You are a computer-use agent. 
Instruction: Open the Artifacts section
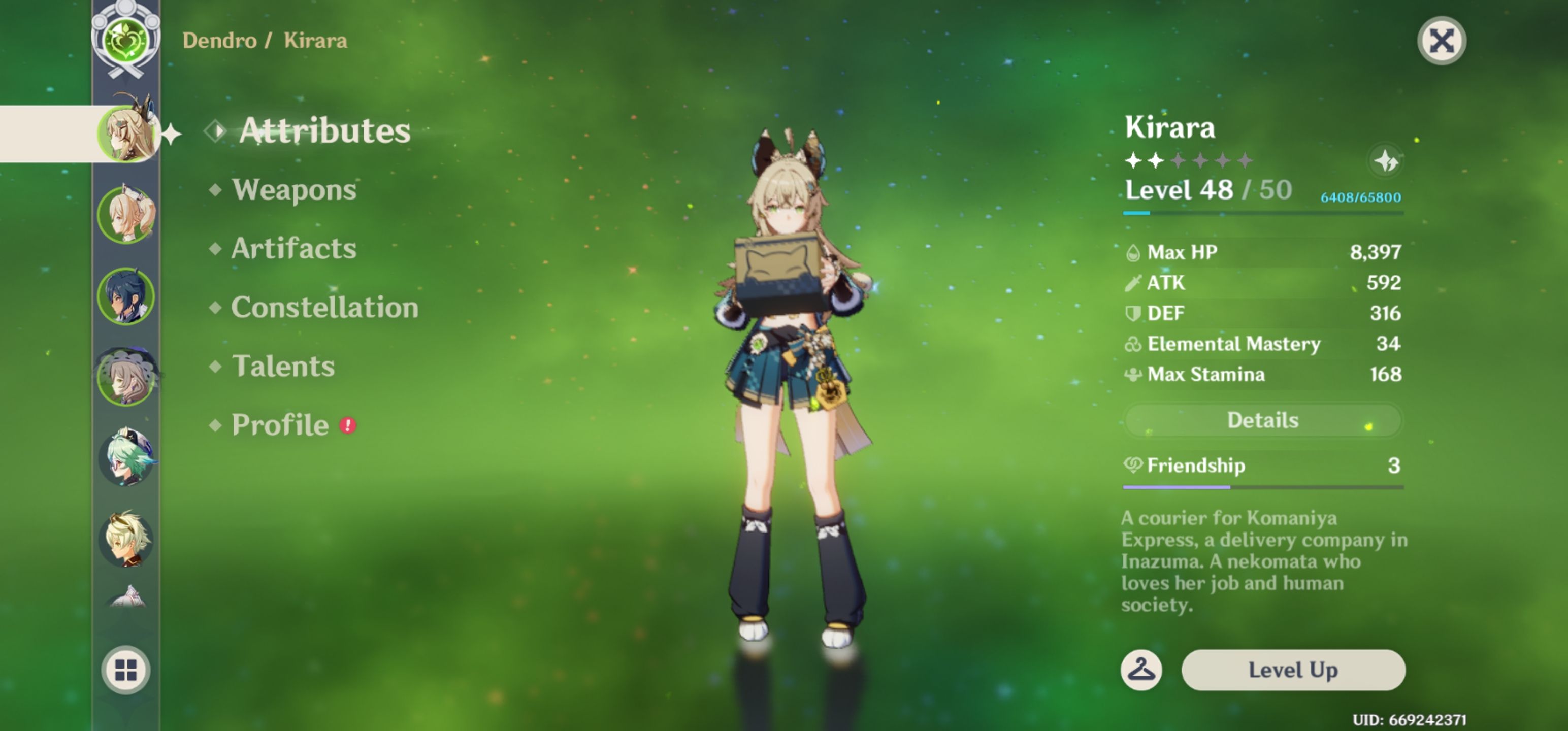tap(293, 248)
